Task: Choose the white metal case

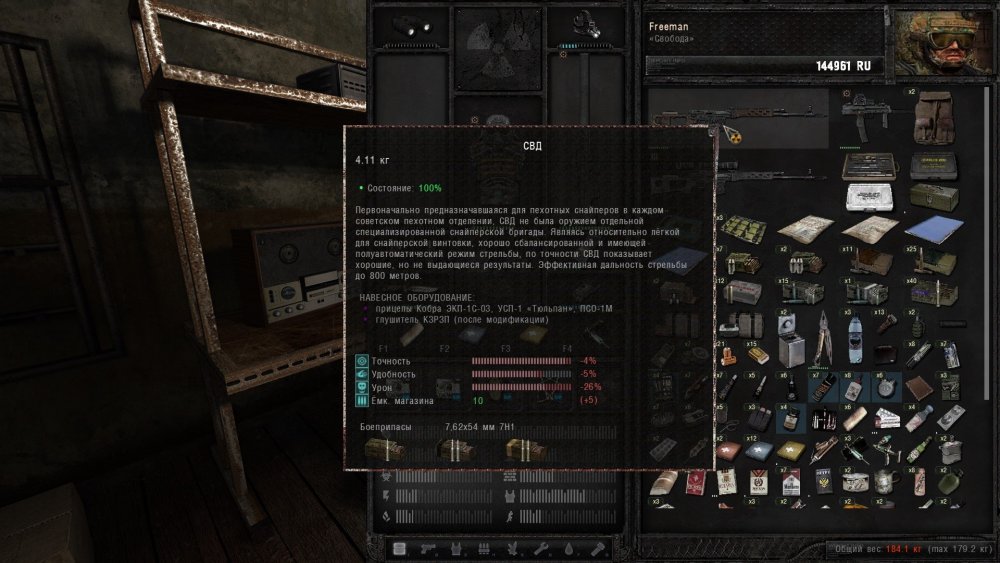Action: 868,198
